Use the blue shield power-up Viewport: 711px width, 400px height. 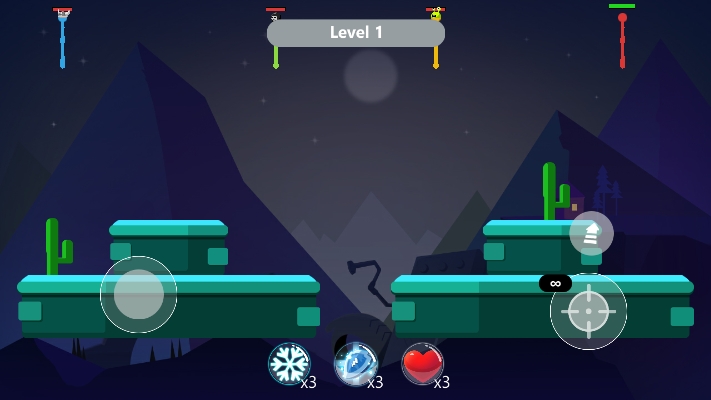point(355,363)
